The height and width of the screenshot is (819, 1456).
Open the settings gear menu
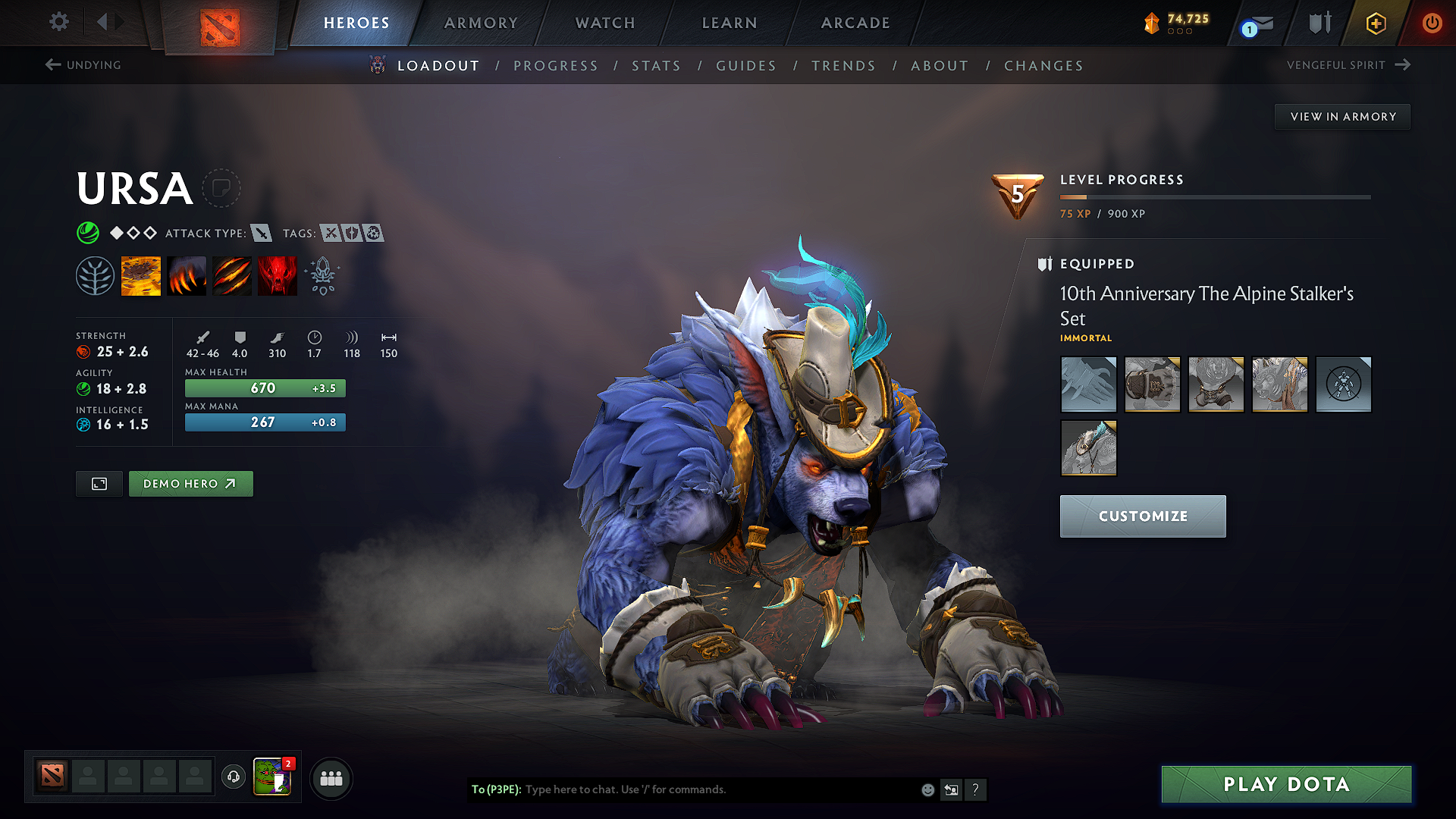point(59,22)
